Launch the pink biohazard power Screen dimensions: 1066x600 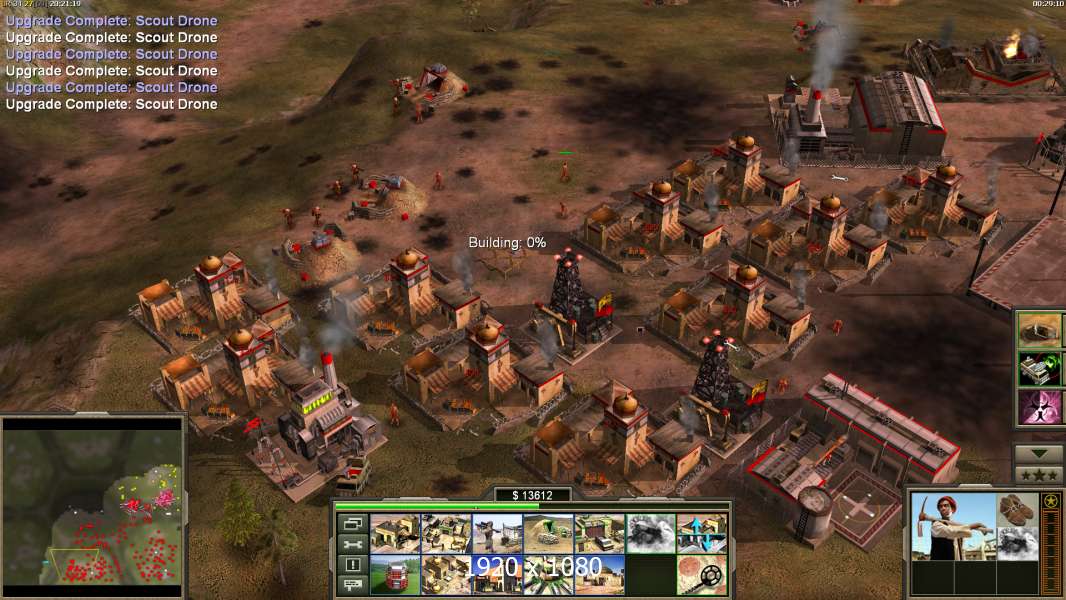tap(1041, 407)
